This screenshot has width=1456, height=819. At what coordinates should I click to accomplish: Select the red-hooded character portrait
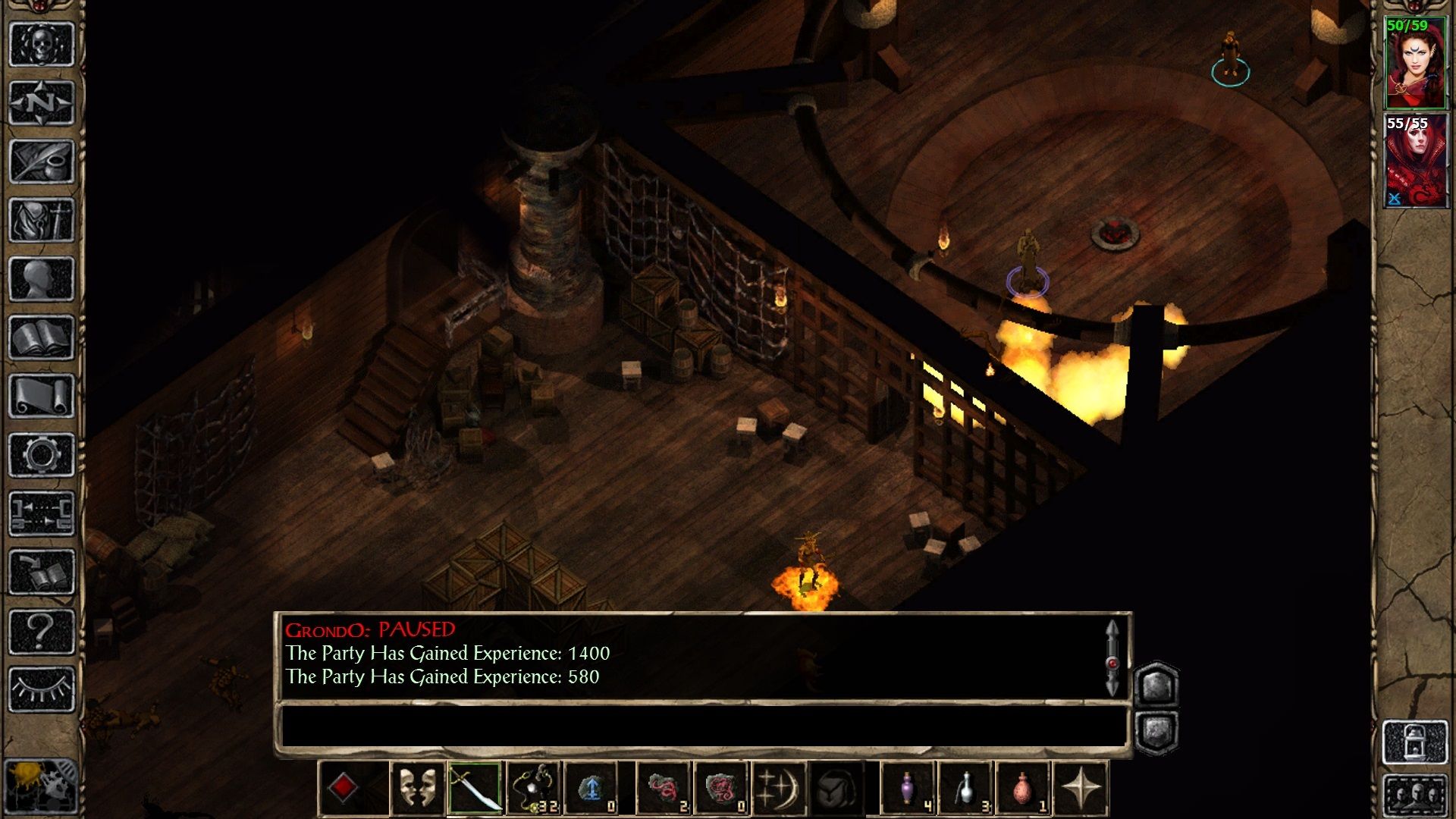pyautogui.click(x=1415, y=161)
